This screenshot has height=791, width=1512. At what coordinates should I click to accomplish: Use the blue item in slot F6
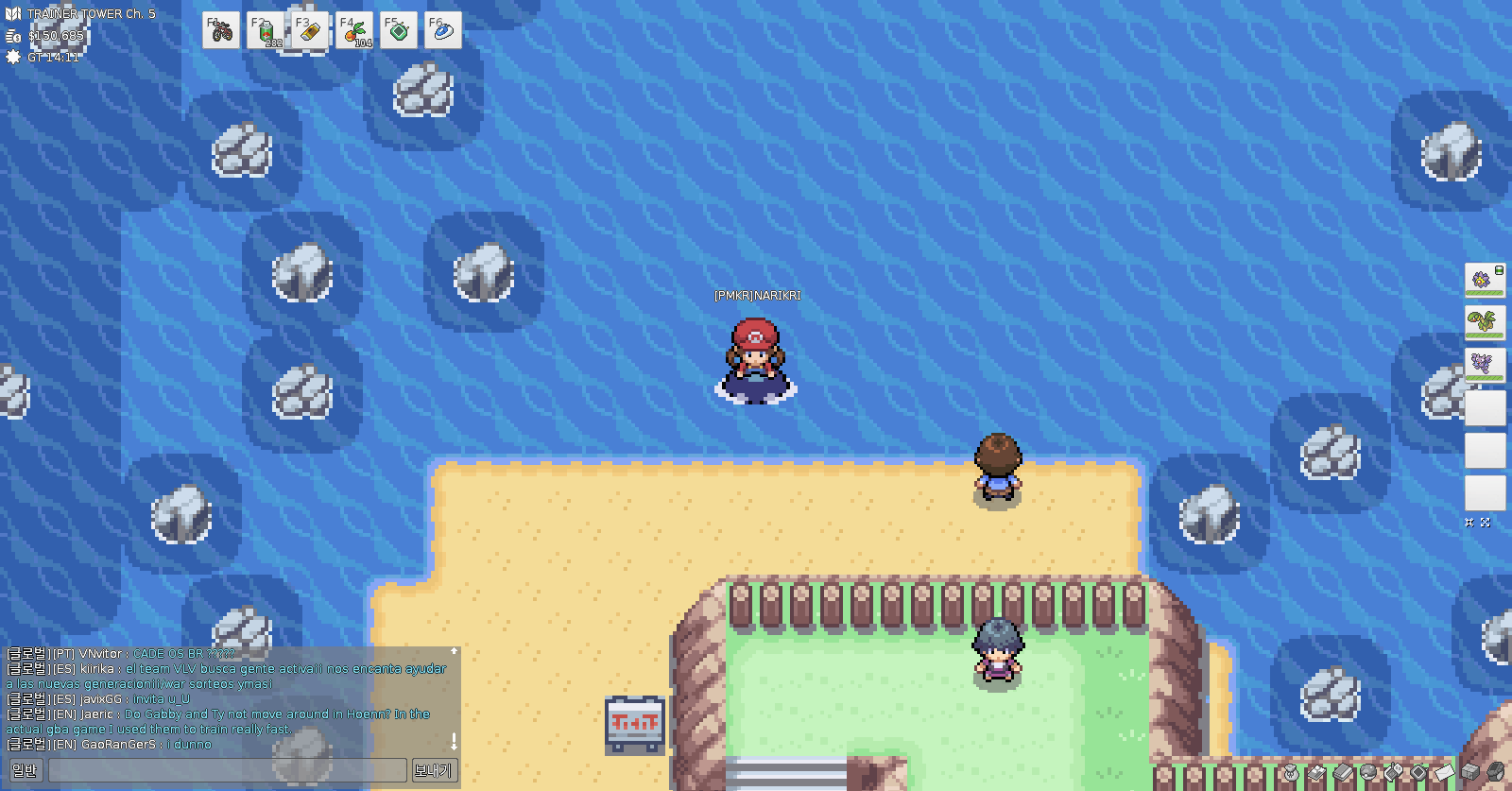coord(442,31)
